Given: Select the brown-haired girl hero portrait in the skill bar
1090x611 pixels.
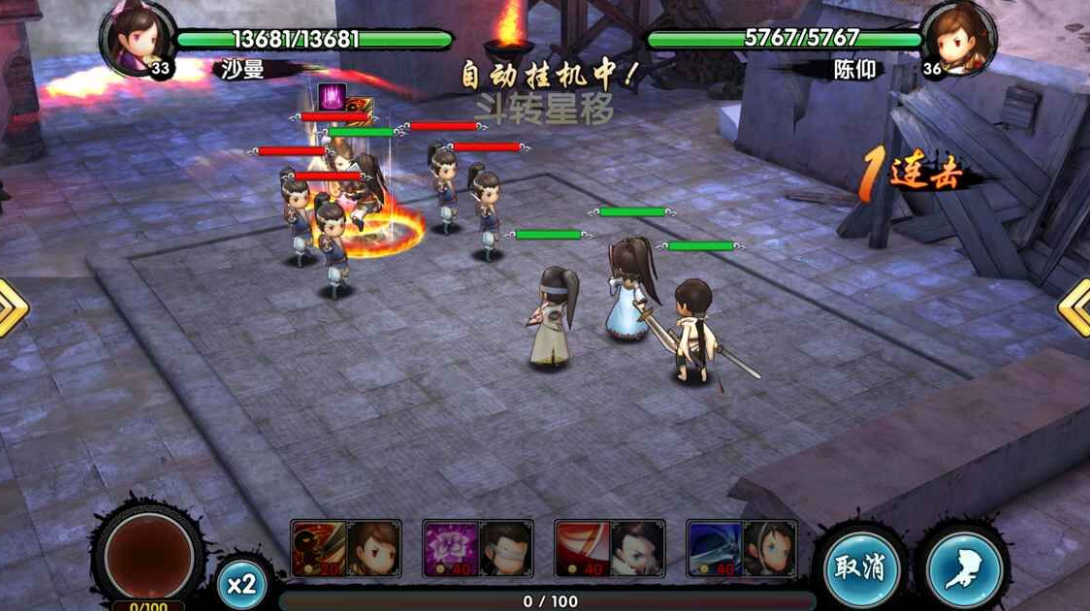Looking at the screenshot, I should point(373,548).
